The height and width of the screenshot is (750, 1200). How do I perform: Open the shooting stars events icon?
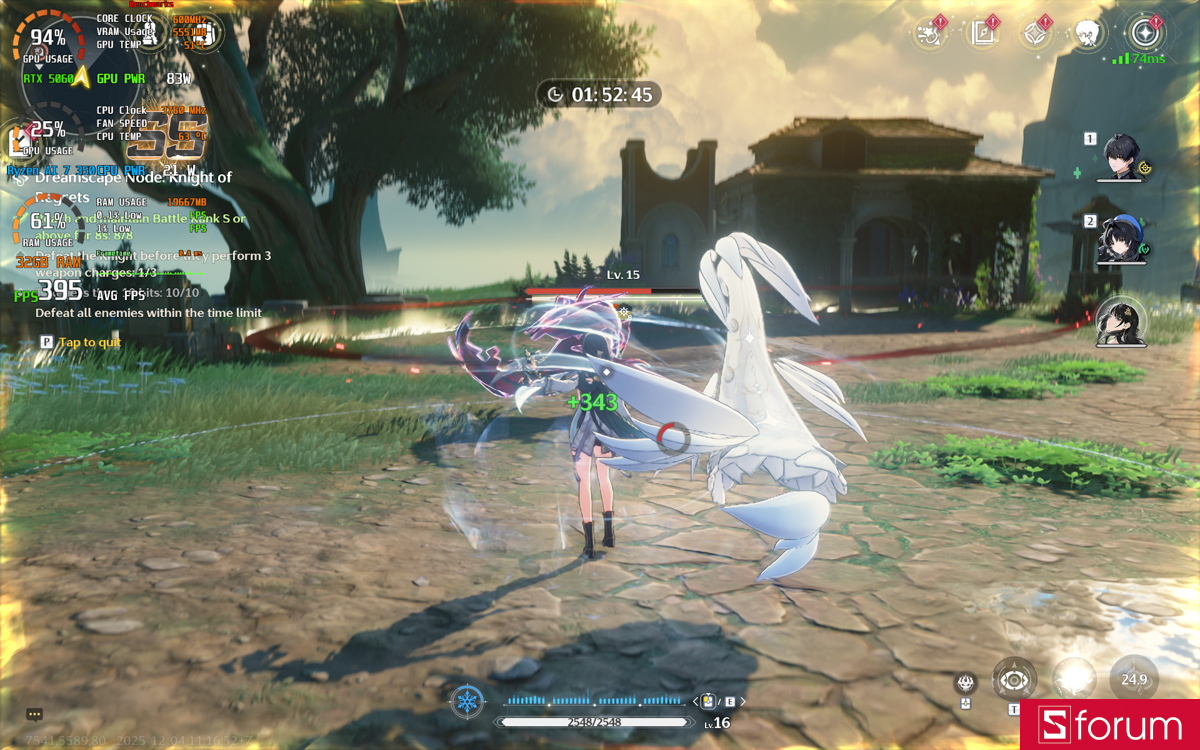[x=930, y=34]
